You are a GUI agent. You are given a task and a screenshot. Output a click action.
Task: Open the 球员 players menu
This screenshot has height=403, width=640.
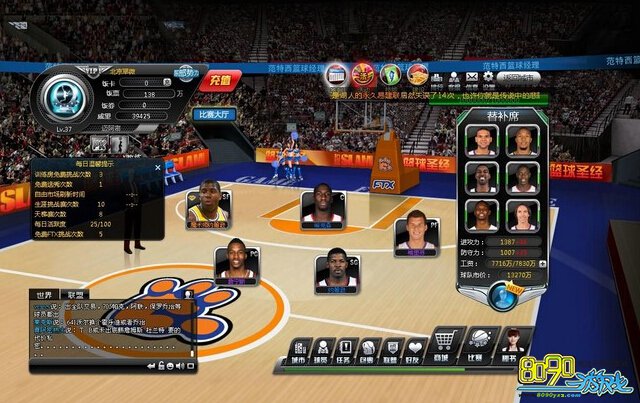point(321,349)
